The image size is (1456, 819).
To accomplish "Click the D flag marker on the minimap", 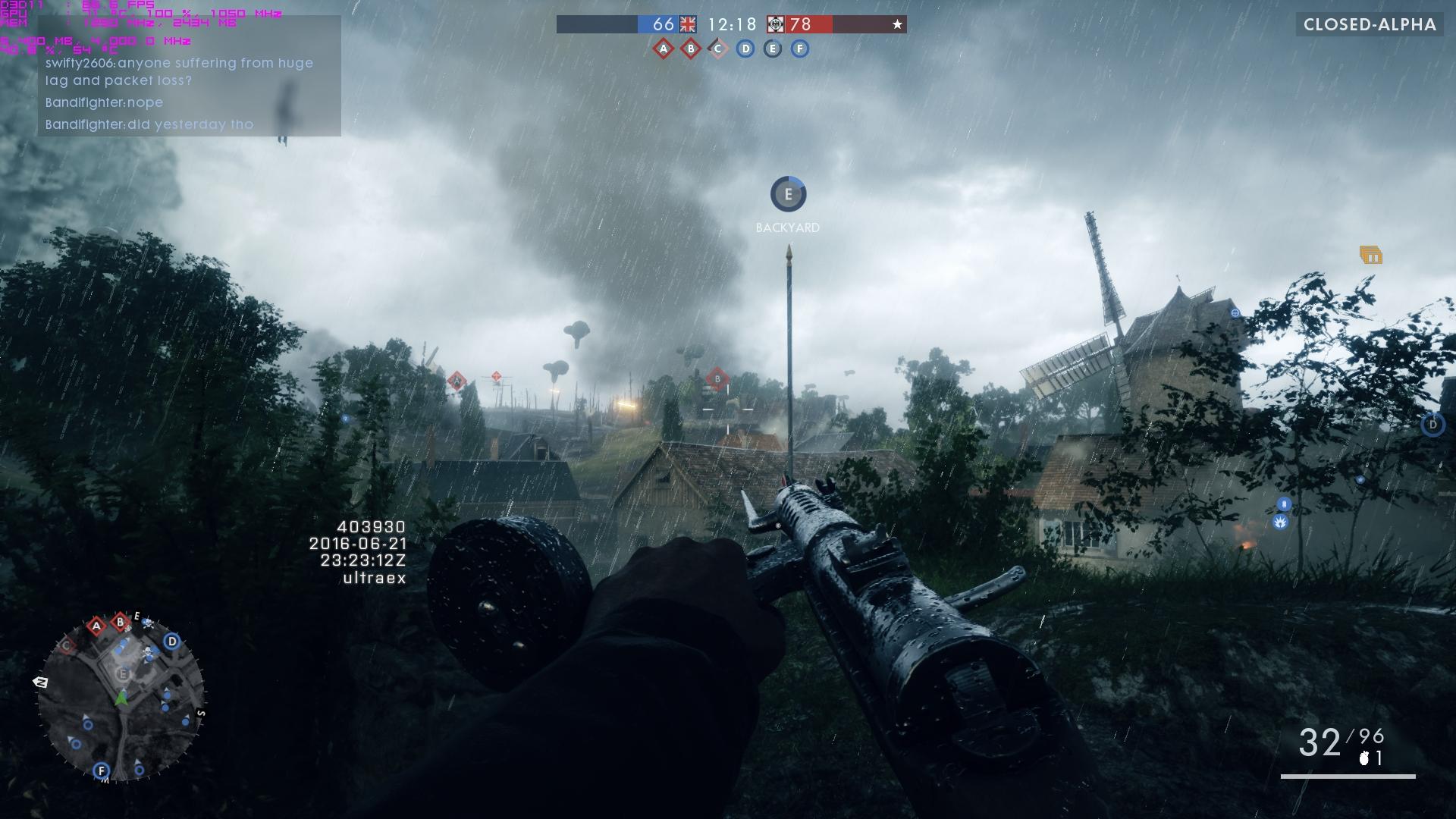I will pyautogui.click(x=172, y=642).
